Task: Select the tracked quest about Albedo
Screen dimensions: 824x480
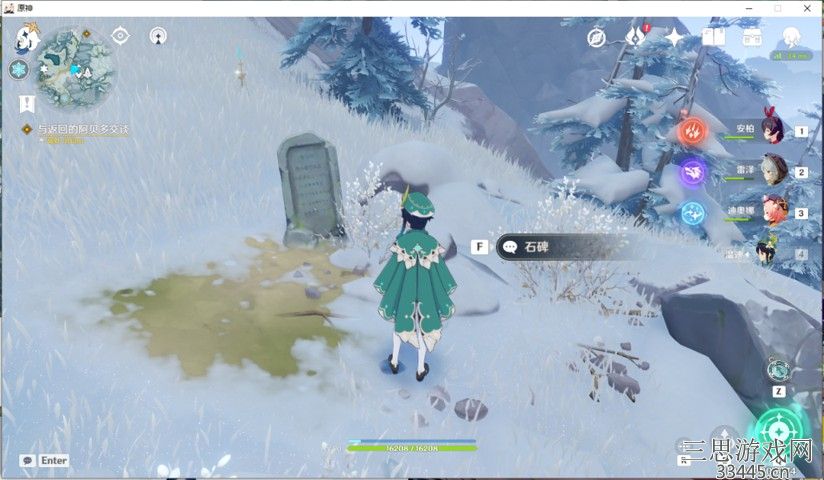Action: click(x=83, y=129)
